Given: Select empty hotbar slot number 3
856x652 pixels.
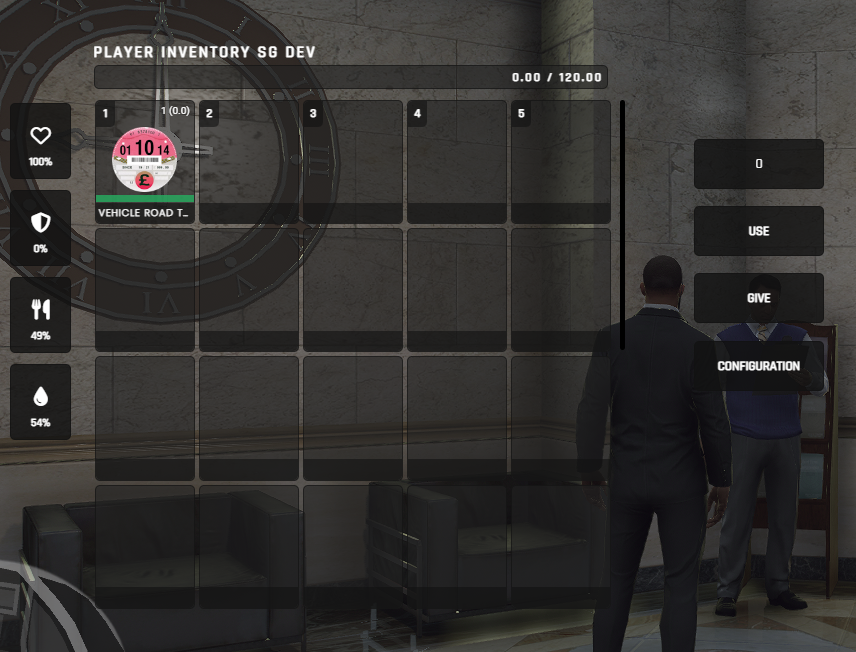Looking at the screenshot, I should (x=353, y=161).
